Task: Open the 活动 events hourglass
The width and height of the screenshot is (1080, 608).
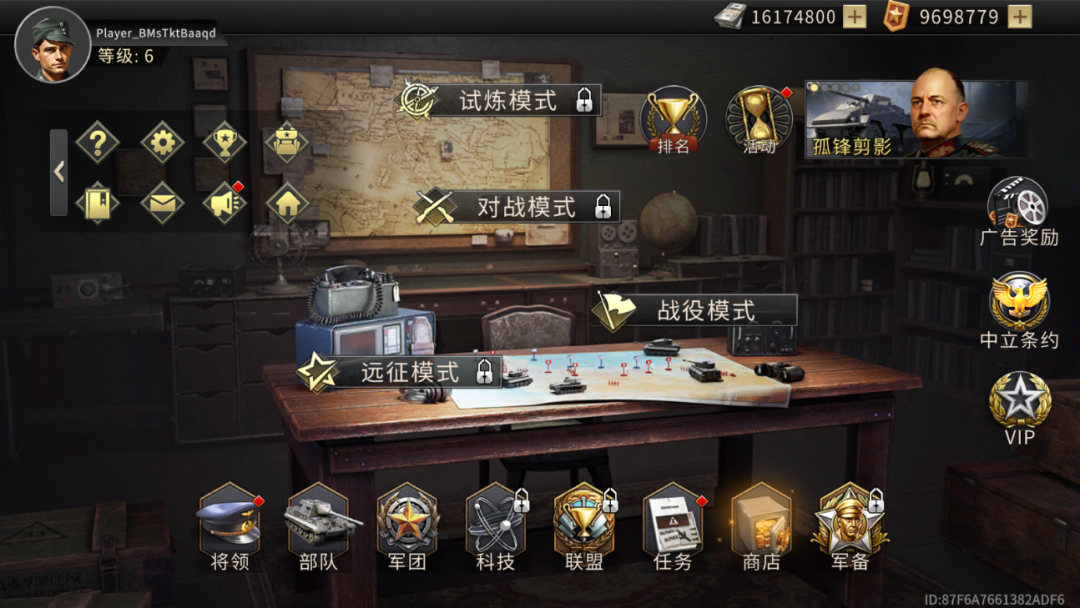Action: coord(759,120)
